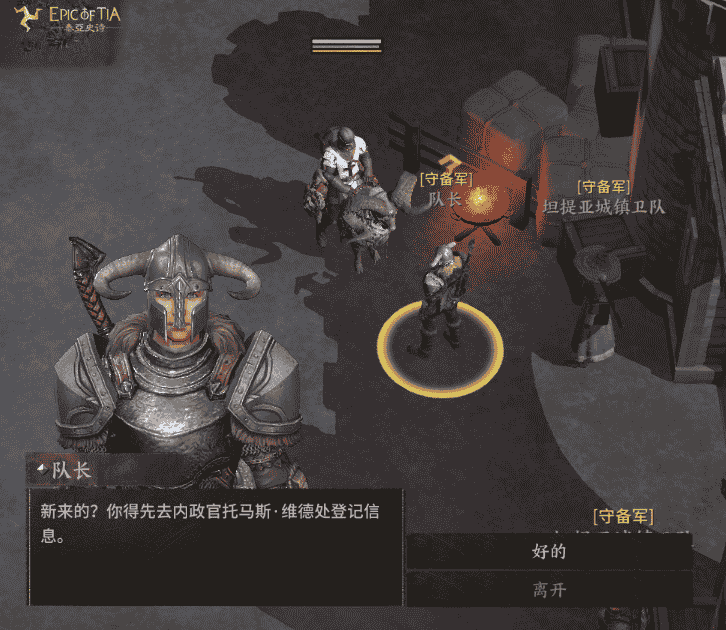Select the 离开 option to leave
Viewport: 726px width, 630px height.
549,589
